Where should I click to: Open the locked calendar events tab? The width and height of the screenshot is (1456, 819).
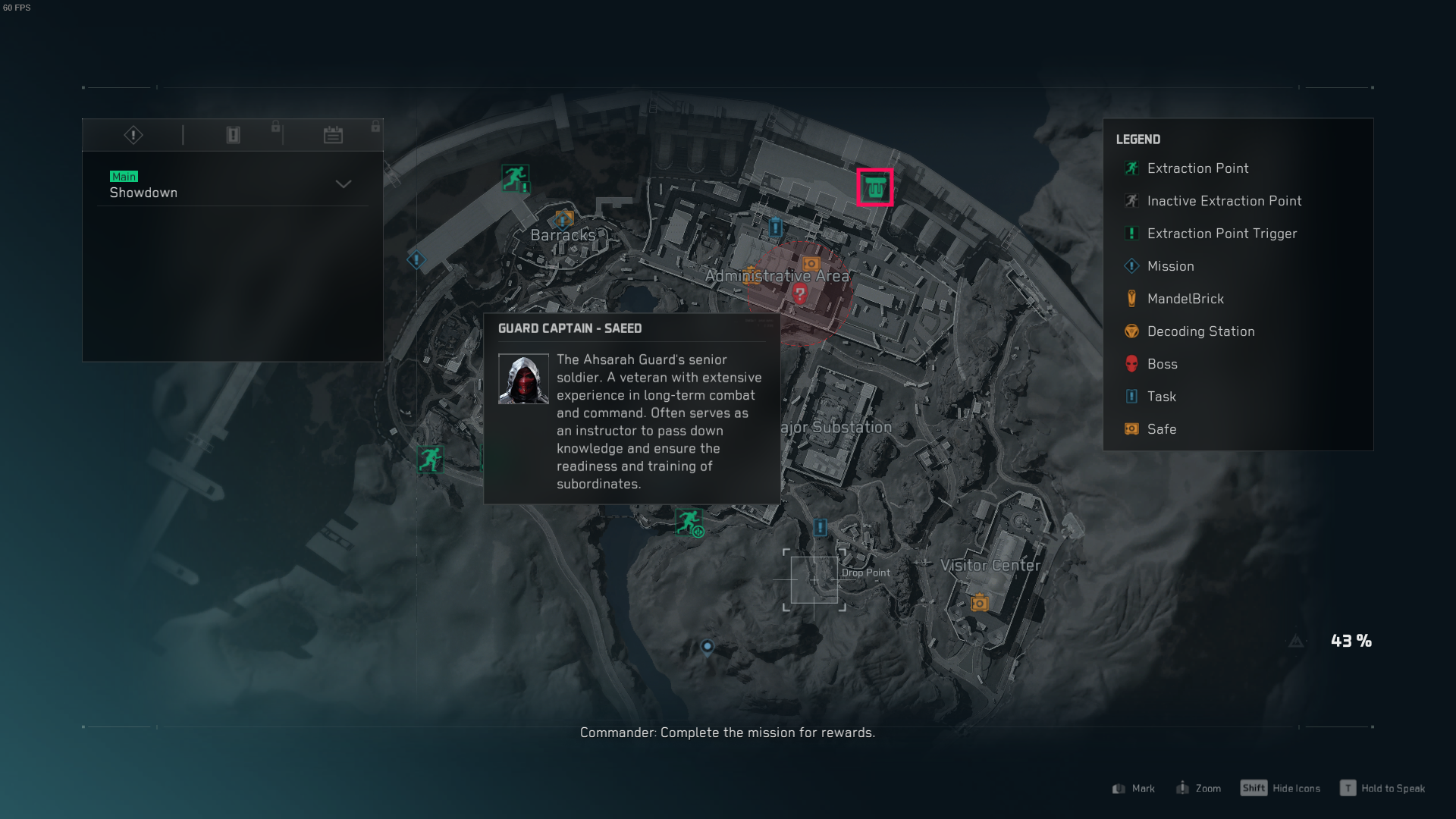332,135
